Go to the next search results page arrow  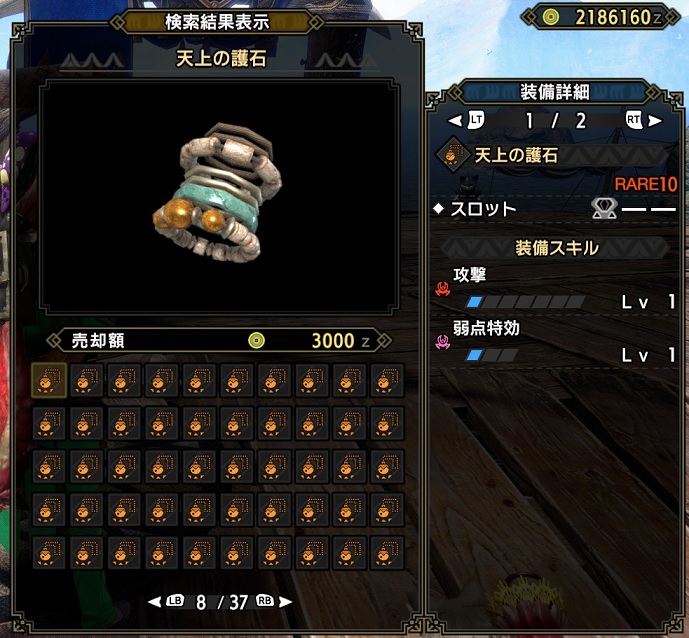(286, 602)
